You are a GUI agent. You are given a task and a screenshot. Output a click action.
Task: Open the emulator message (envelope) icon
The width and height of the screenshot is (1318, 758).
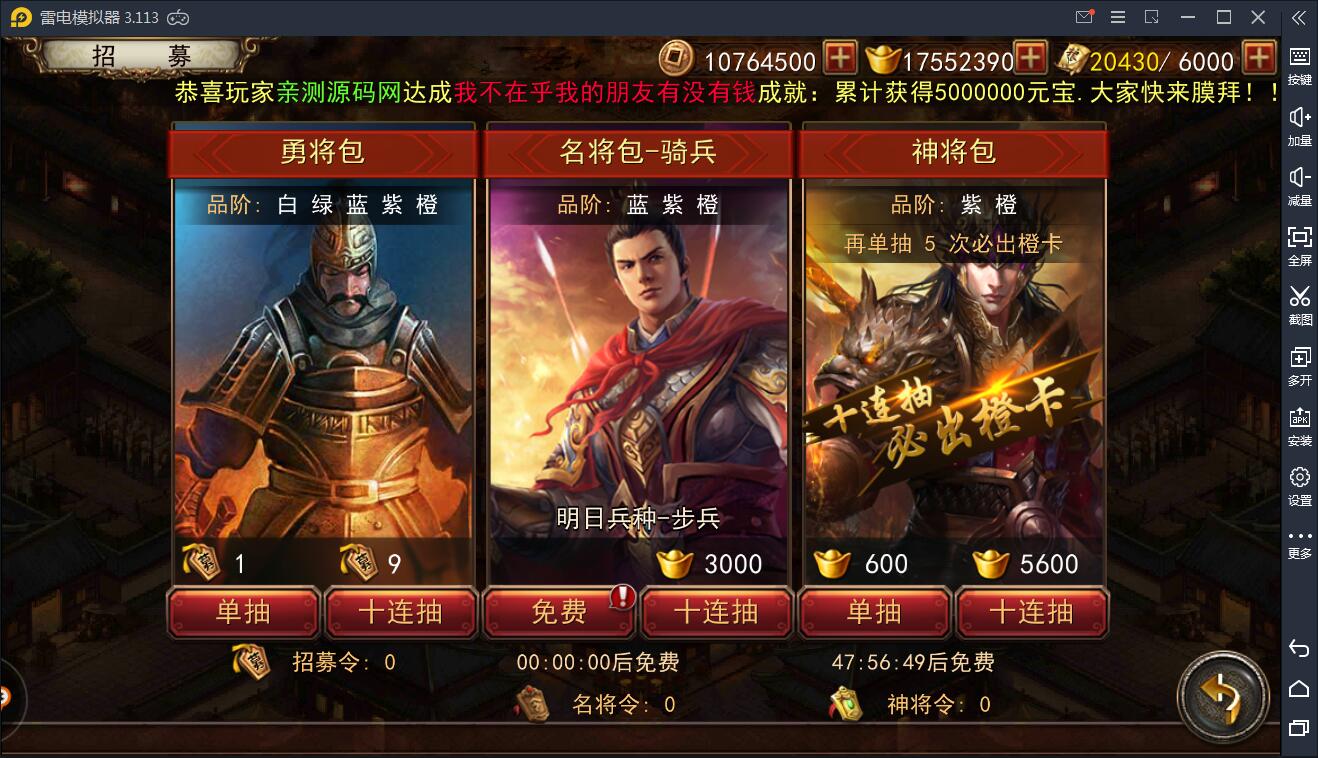click(1083, 16)
